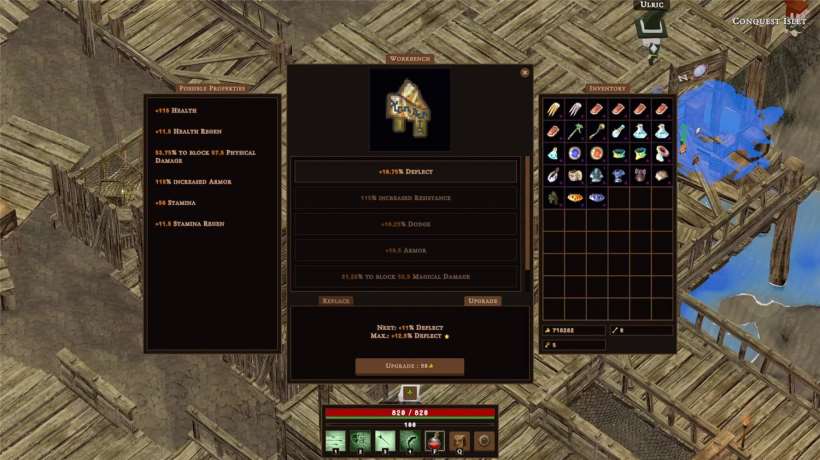Activate the first green arrow skill
This screenshot has height=460, width=820.
(x=336, y=440)
